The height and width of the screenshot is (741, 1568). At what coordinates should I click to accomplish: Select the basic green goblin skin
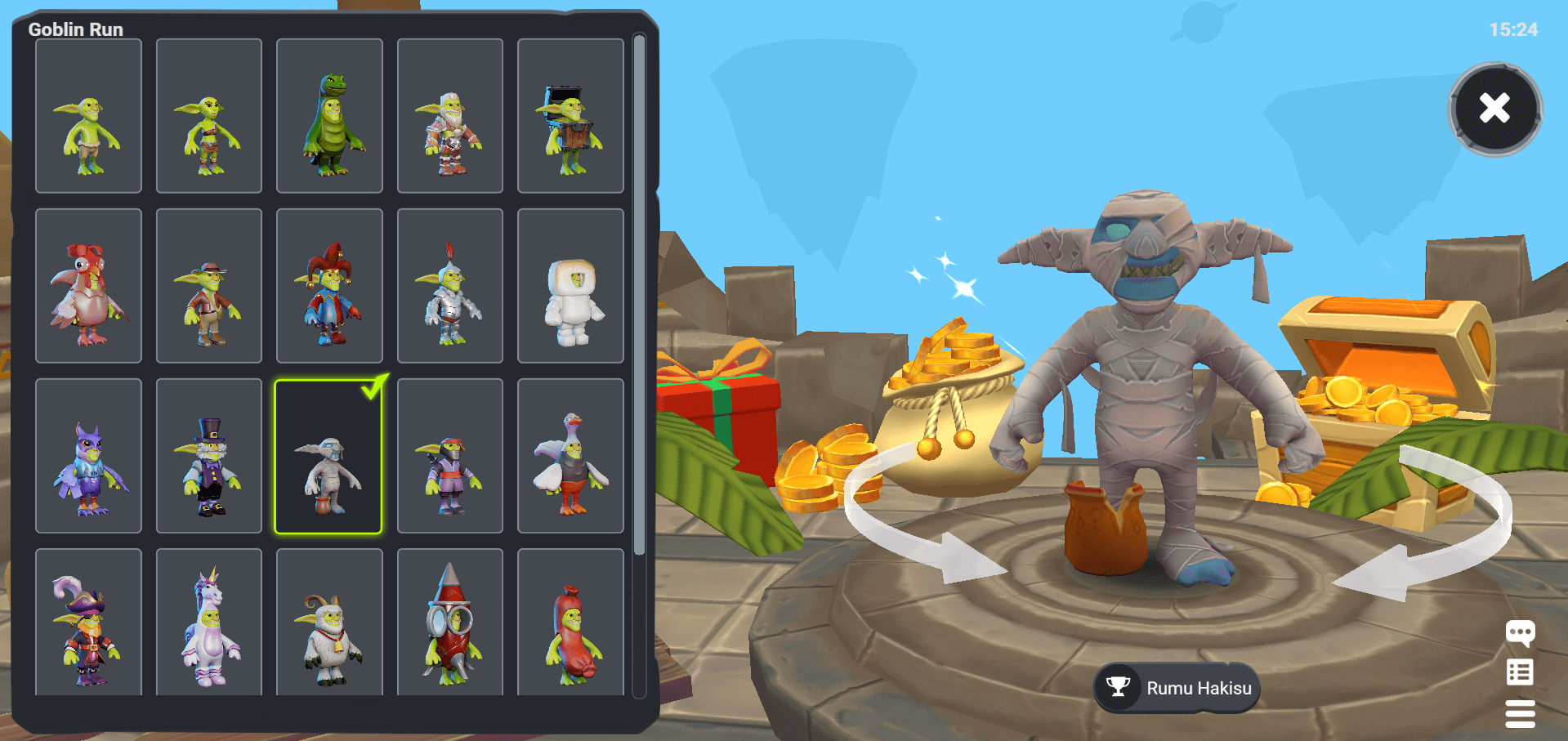88,116
